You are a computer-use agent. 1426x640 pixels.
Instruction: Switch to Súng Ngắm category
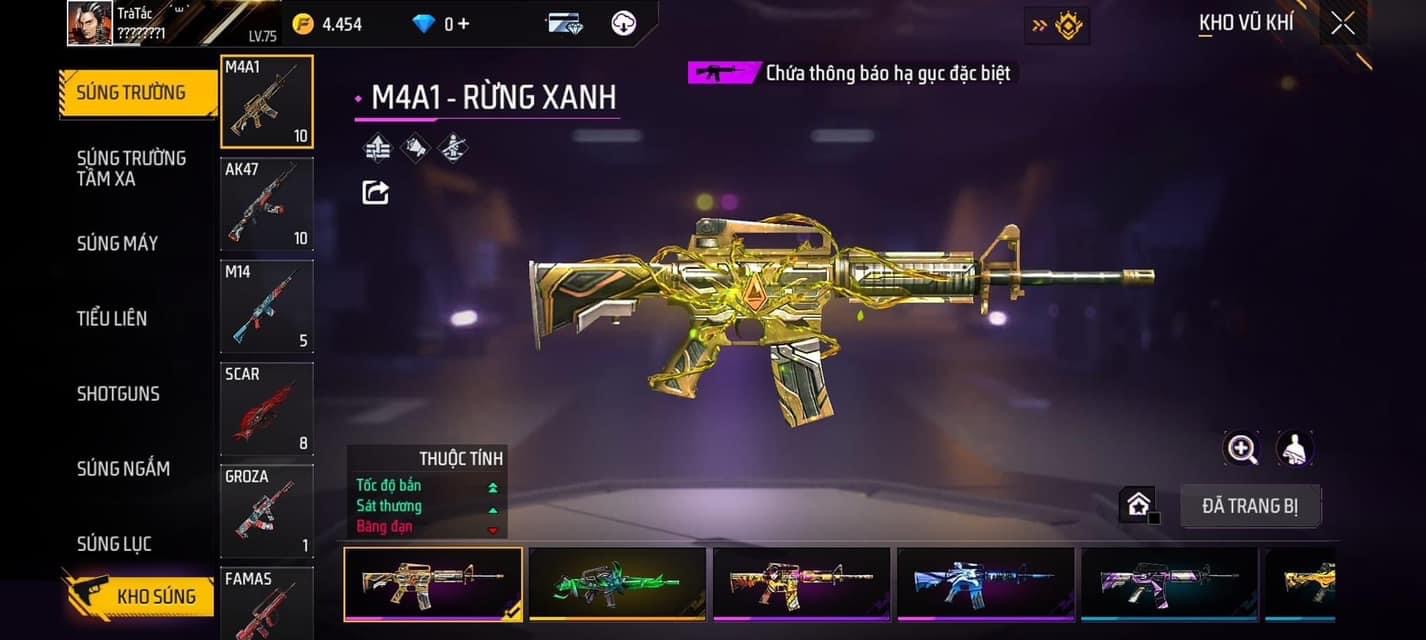[x=123, y=468]
